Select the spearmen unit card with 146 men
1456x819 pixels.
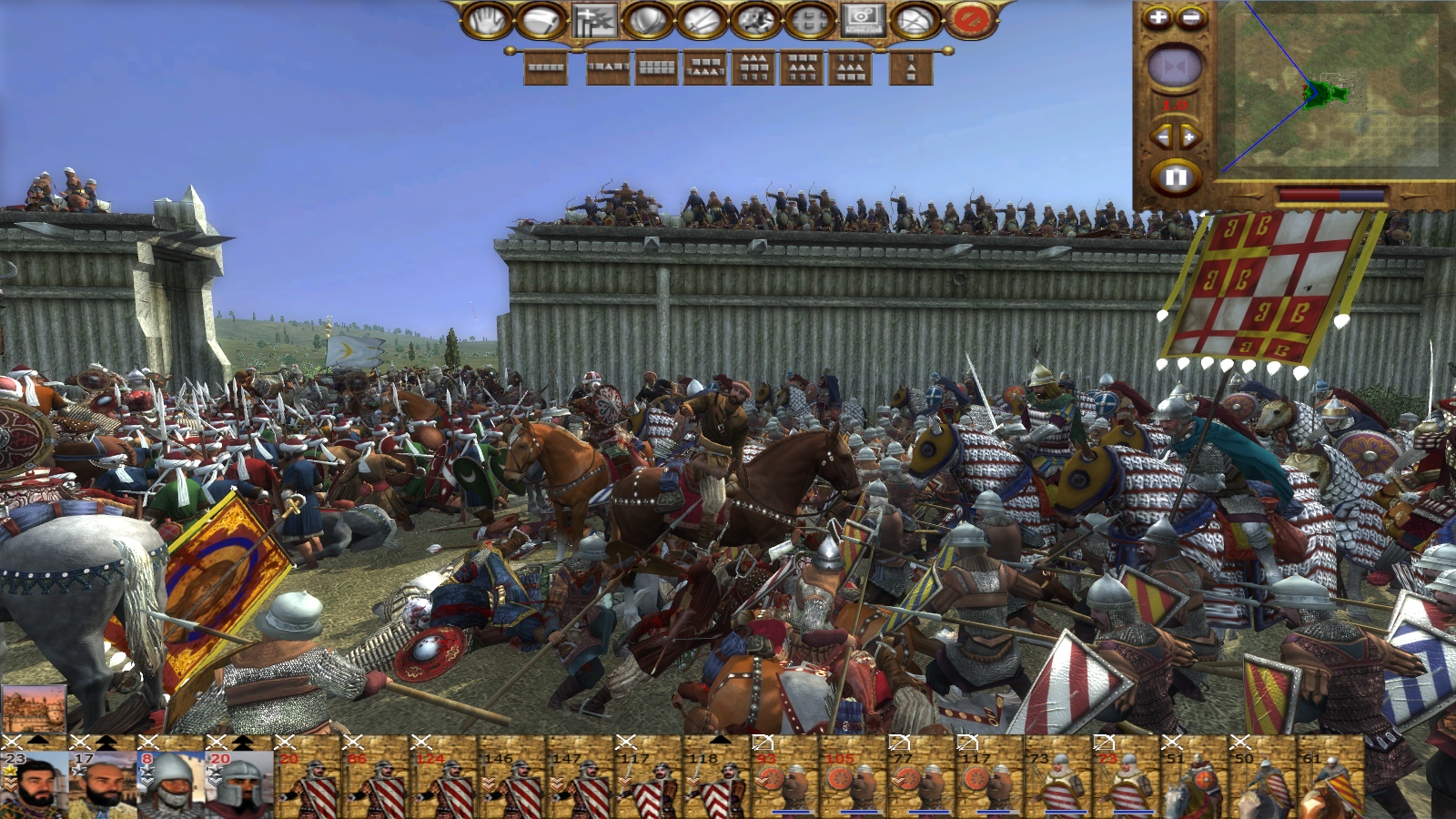coord(511,783)
